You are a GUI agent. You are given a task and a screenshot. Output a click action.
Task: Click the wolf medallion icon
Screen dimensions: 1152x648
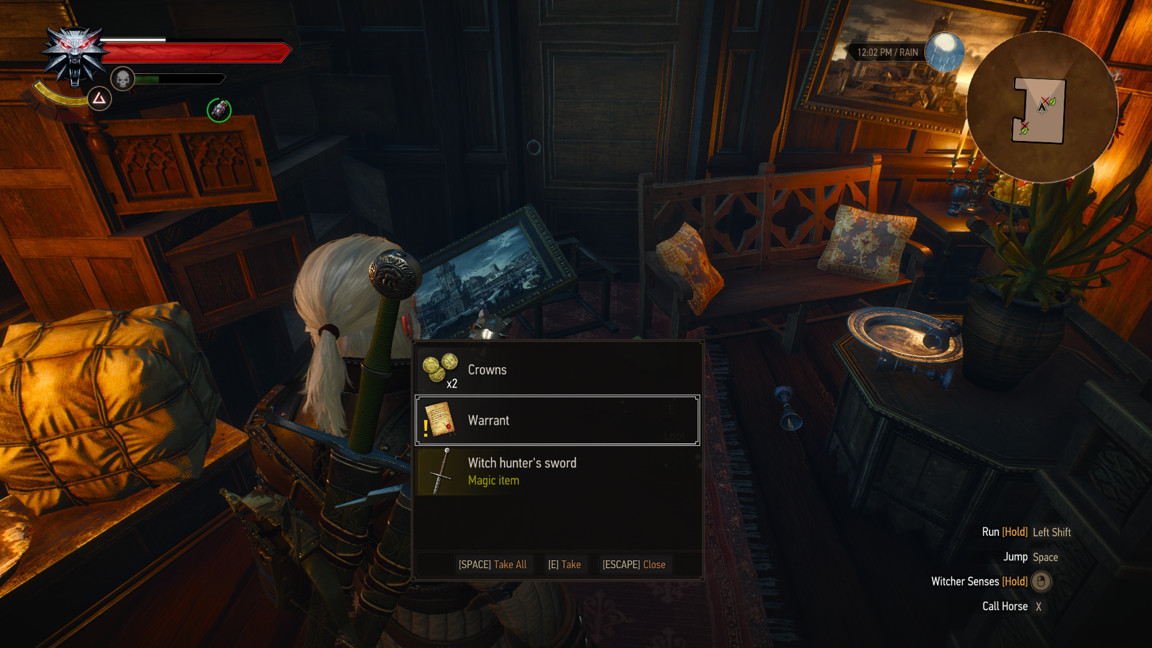click(75, 54)
